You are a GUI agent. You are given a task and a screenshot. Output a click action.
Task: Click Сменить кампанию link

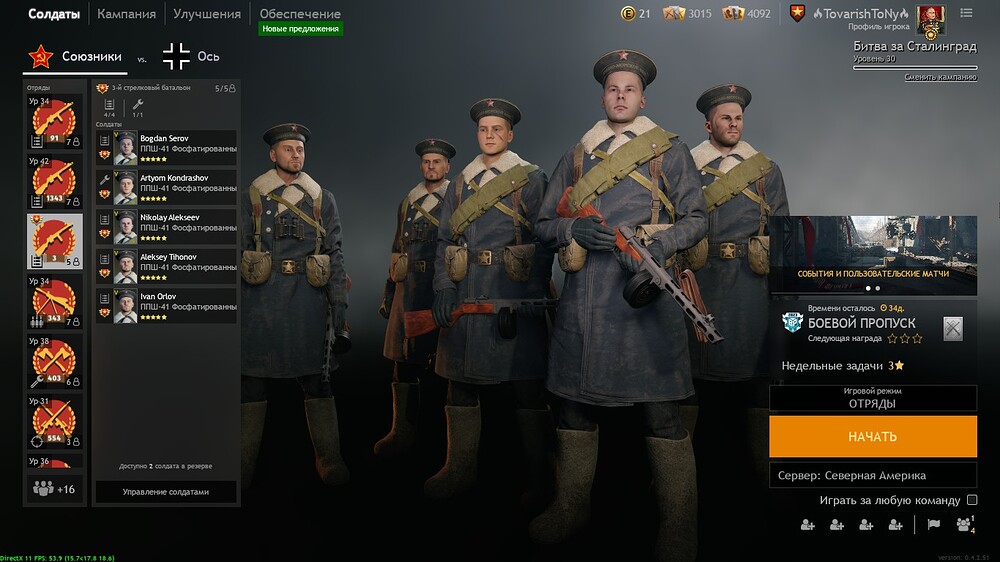pyautogui.click(x=940, y=78)
